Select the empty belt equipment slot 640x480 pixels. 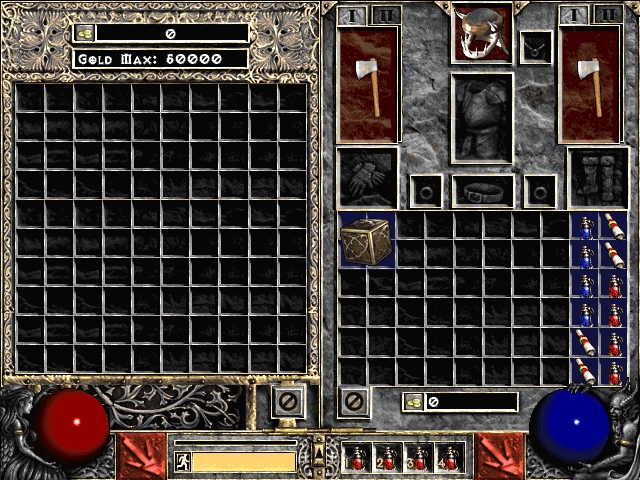483,190
